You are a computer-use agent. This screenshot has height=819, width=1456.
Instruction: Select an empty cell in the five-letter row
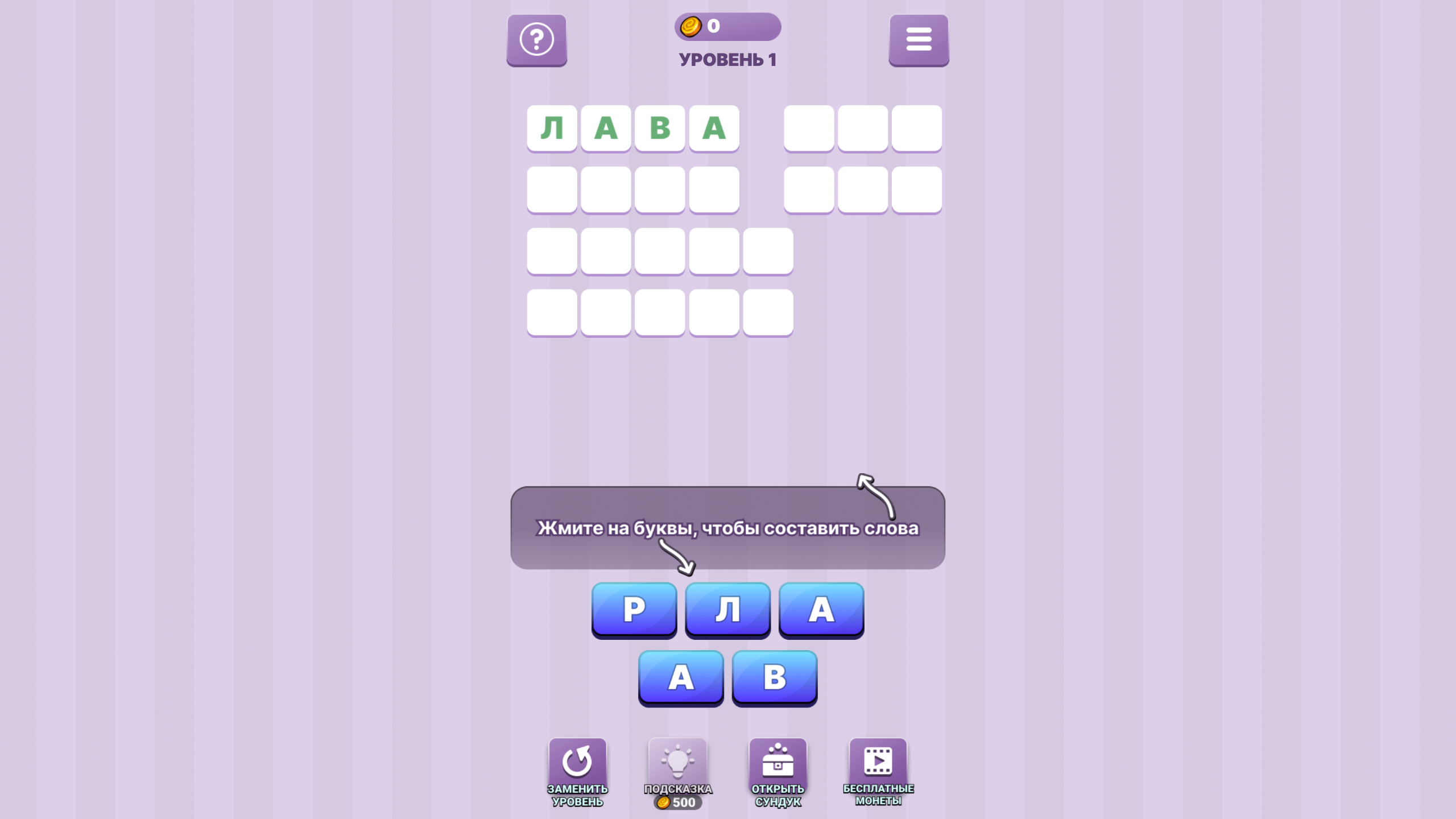(x=660, y=251)
